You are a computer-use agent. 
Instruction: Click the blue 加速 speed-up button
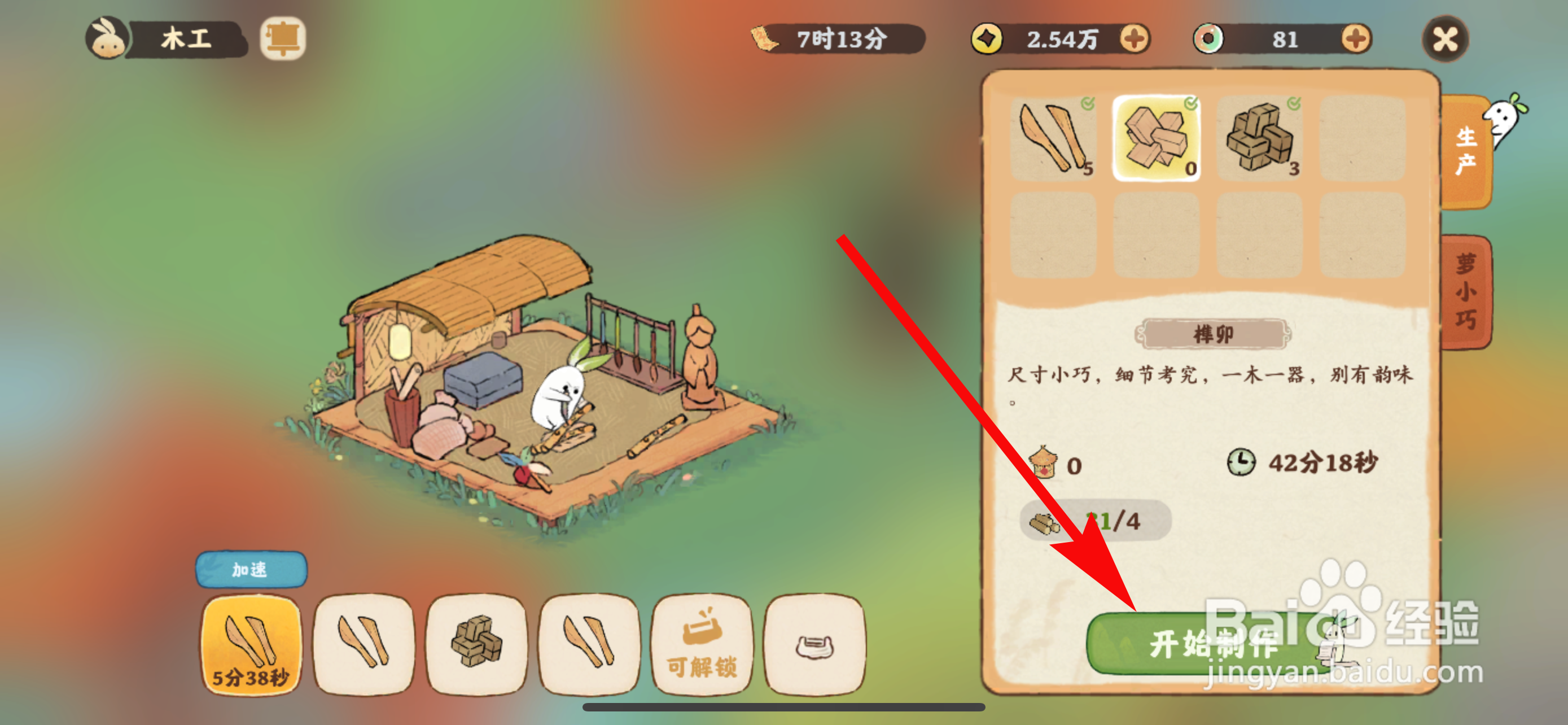[x=249, y=570]
